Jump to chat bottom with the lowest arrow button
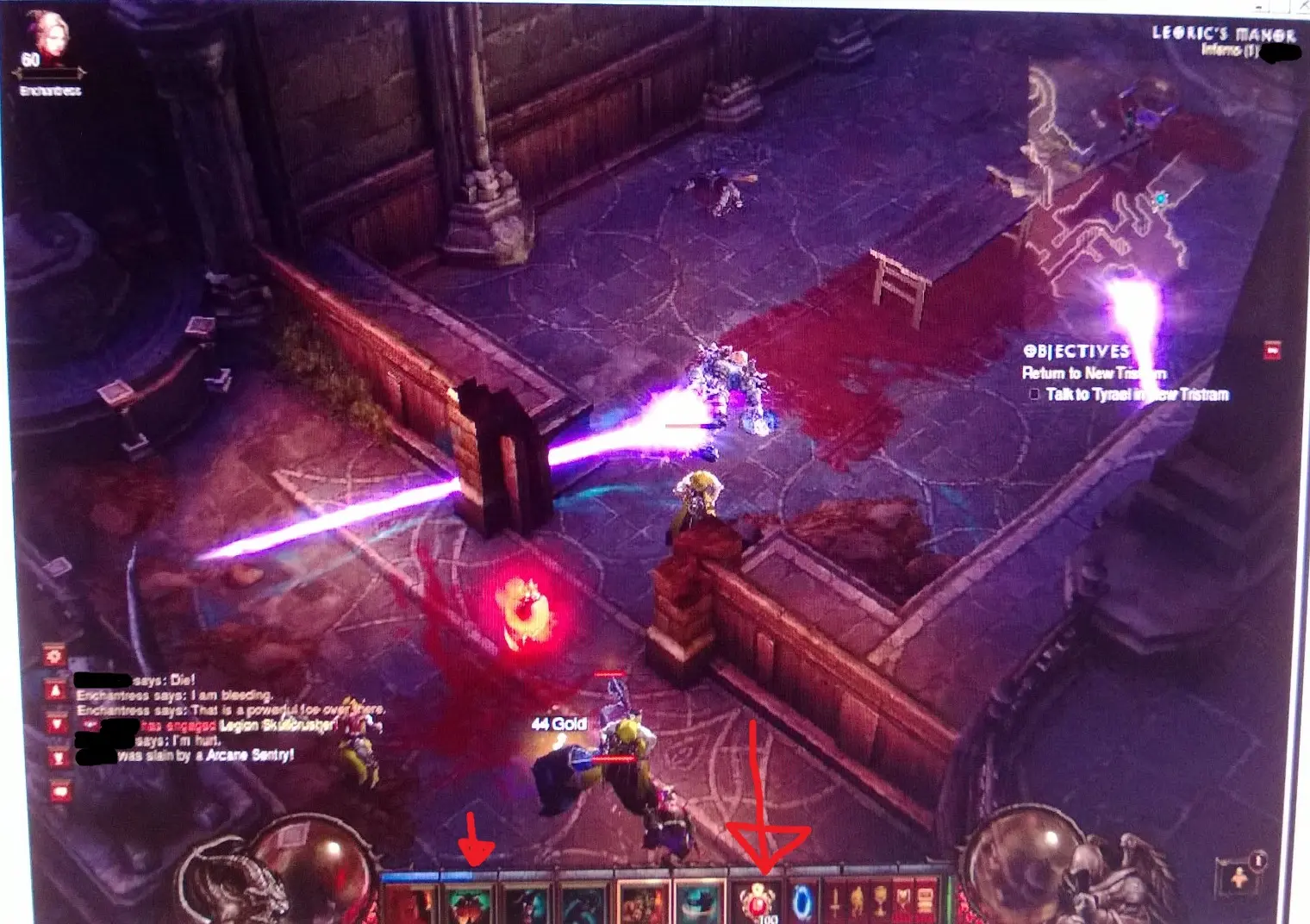Viewport: 1310px width, 924px height. click(x=57, y=758)
